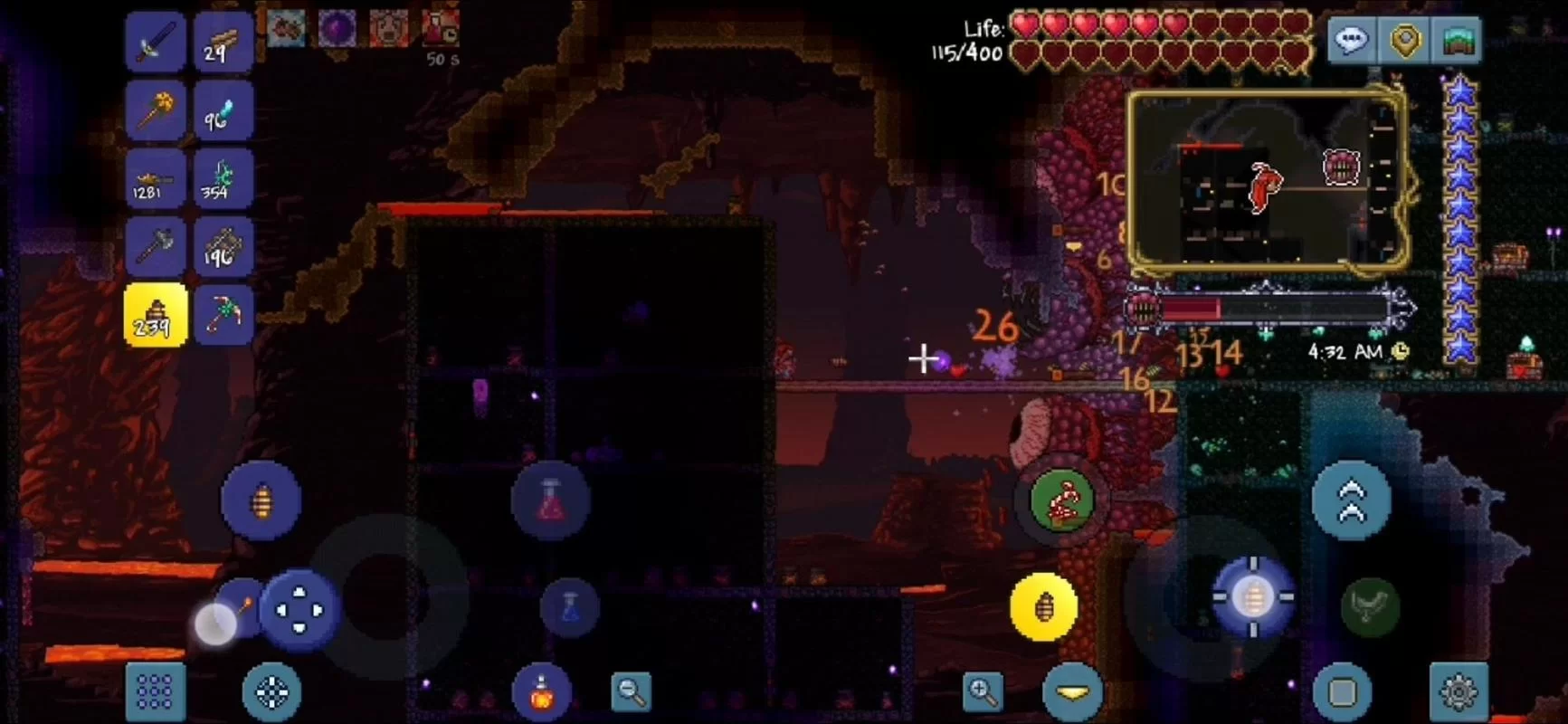
Task: Open the map pin marker button
Action: [1404, 41]
